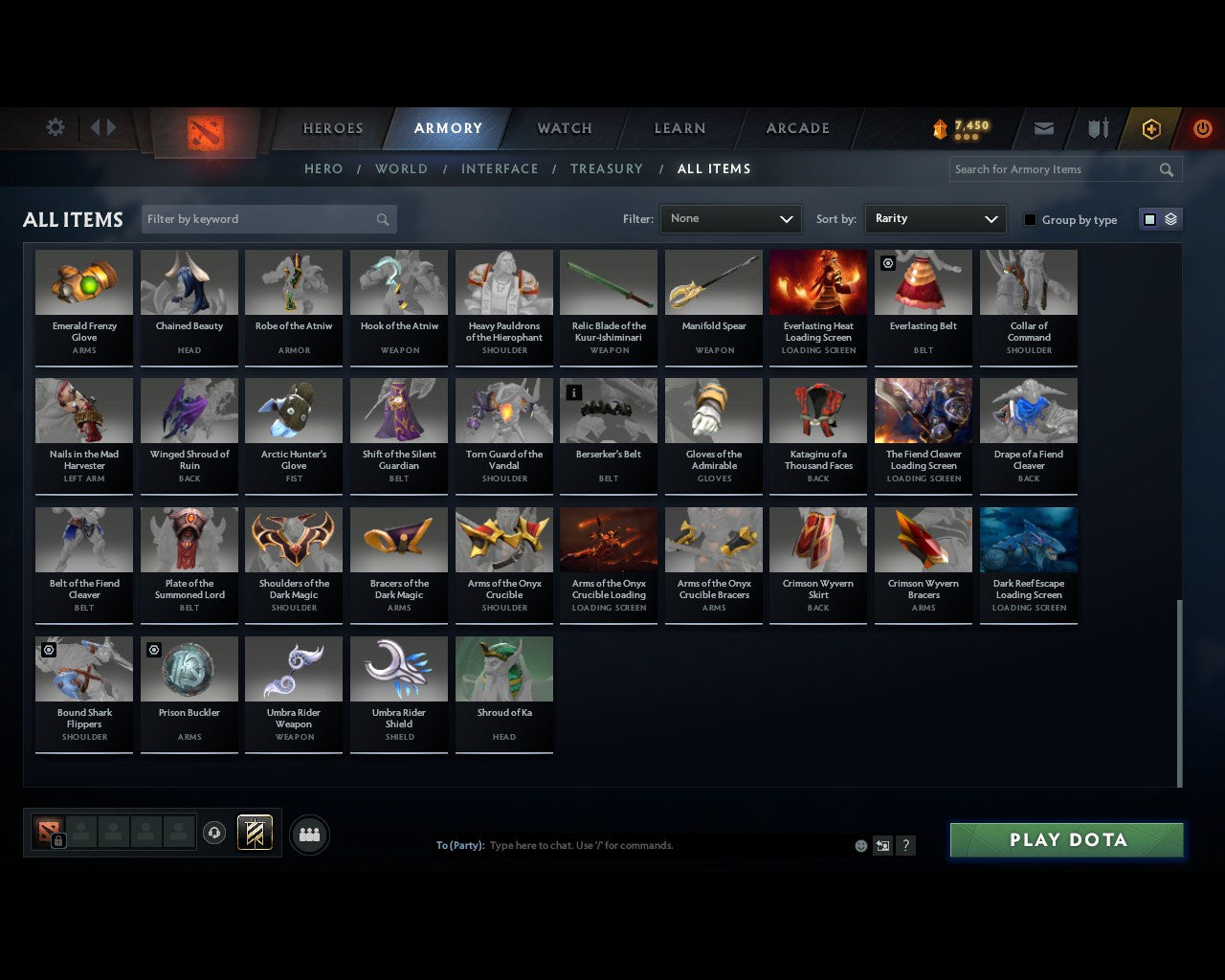Viewport: 1225px width, 980px height.
Task: Open the Sort by Rarity dropdown
Action: (x=935, y=218)
